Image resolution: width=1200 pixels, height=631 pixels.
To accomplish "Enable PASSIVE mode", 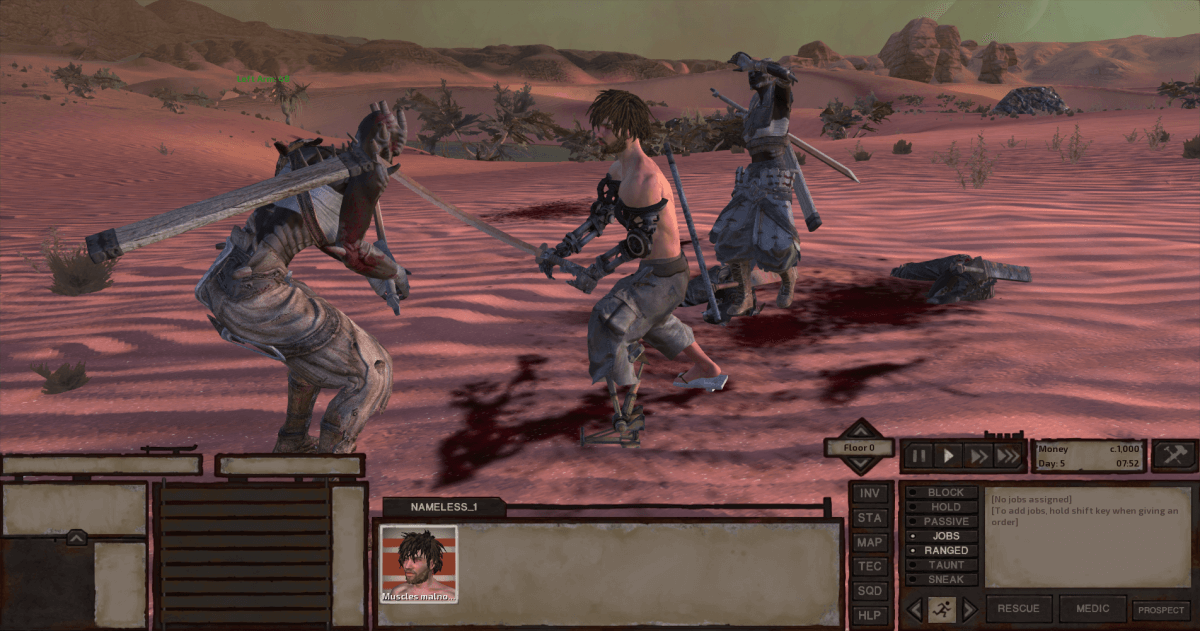I will pos(940,522).
